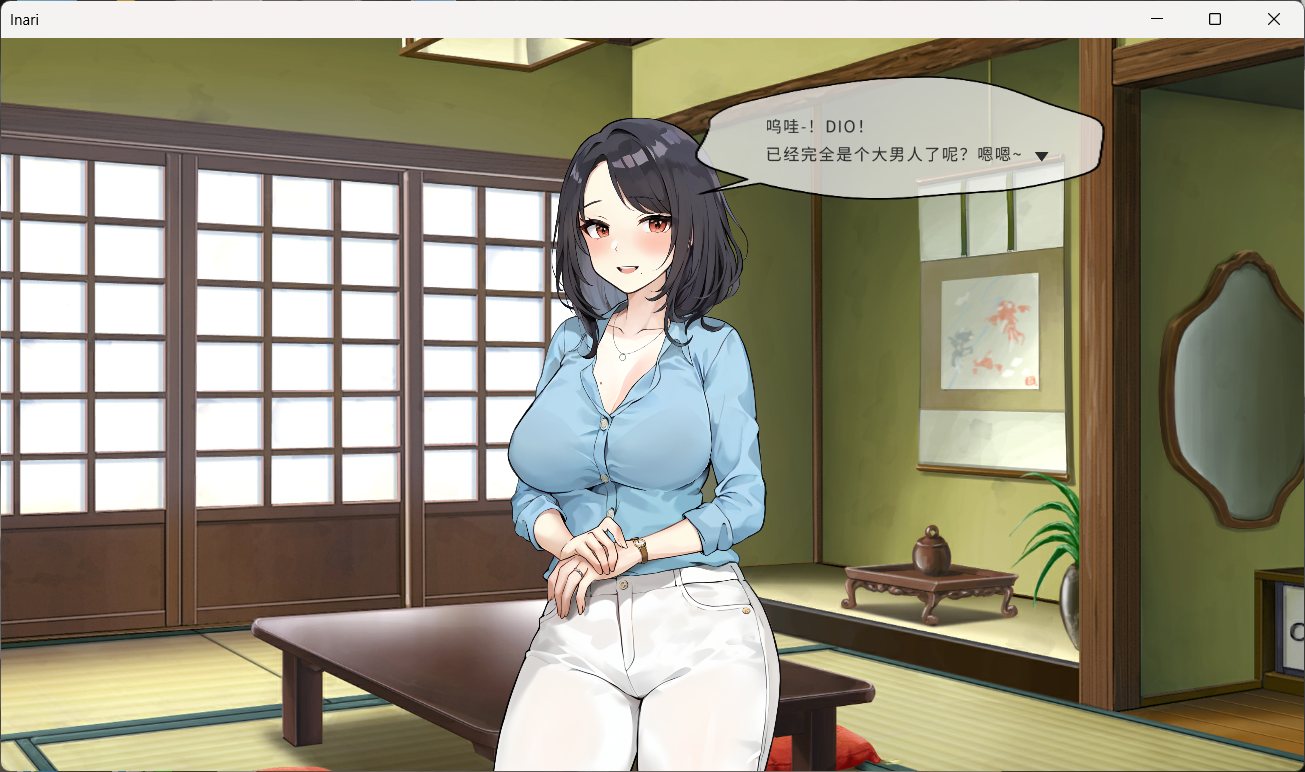Click the black advance triangle in the dialogue bubble

point(1041,156)
